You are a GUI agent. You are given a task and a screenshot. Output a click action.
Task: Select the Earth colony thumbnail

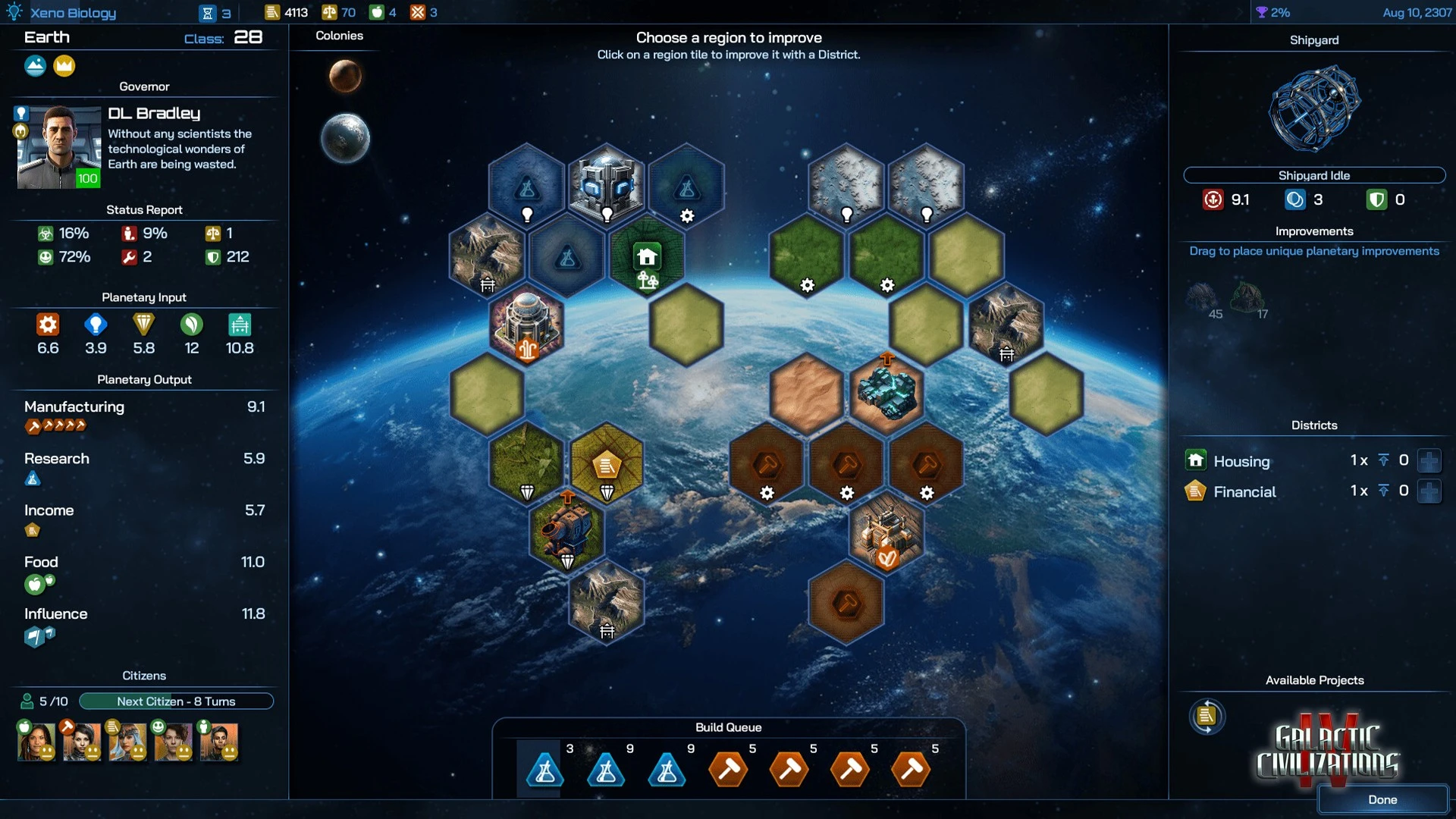click(345, 138)
